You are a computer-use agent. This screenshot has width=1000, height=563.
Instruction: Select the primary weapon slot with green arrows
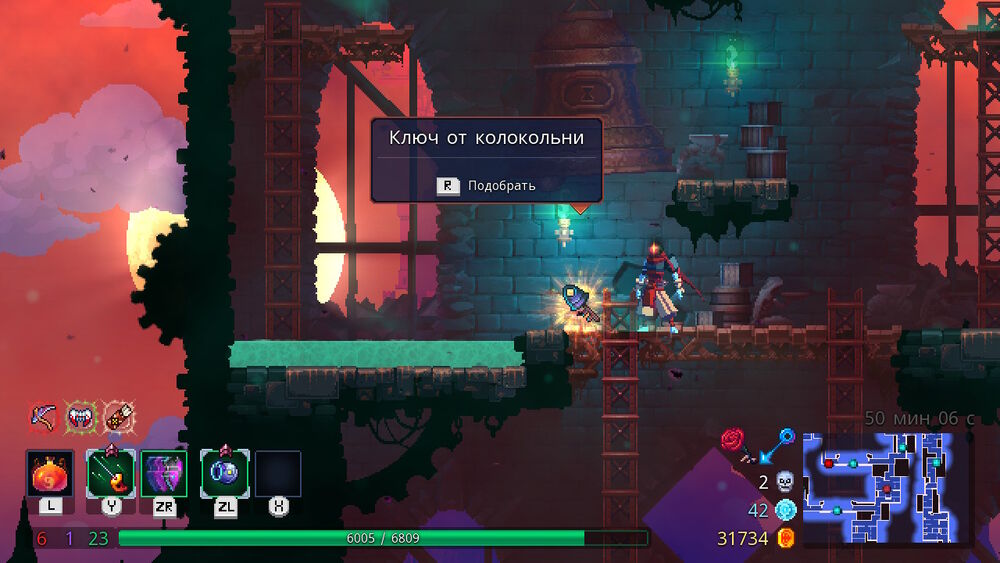point(110,474)
